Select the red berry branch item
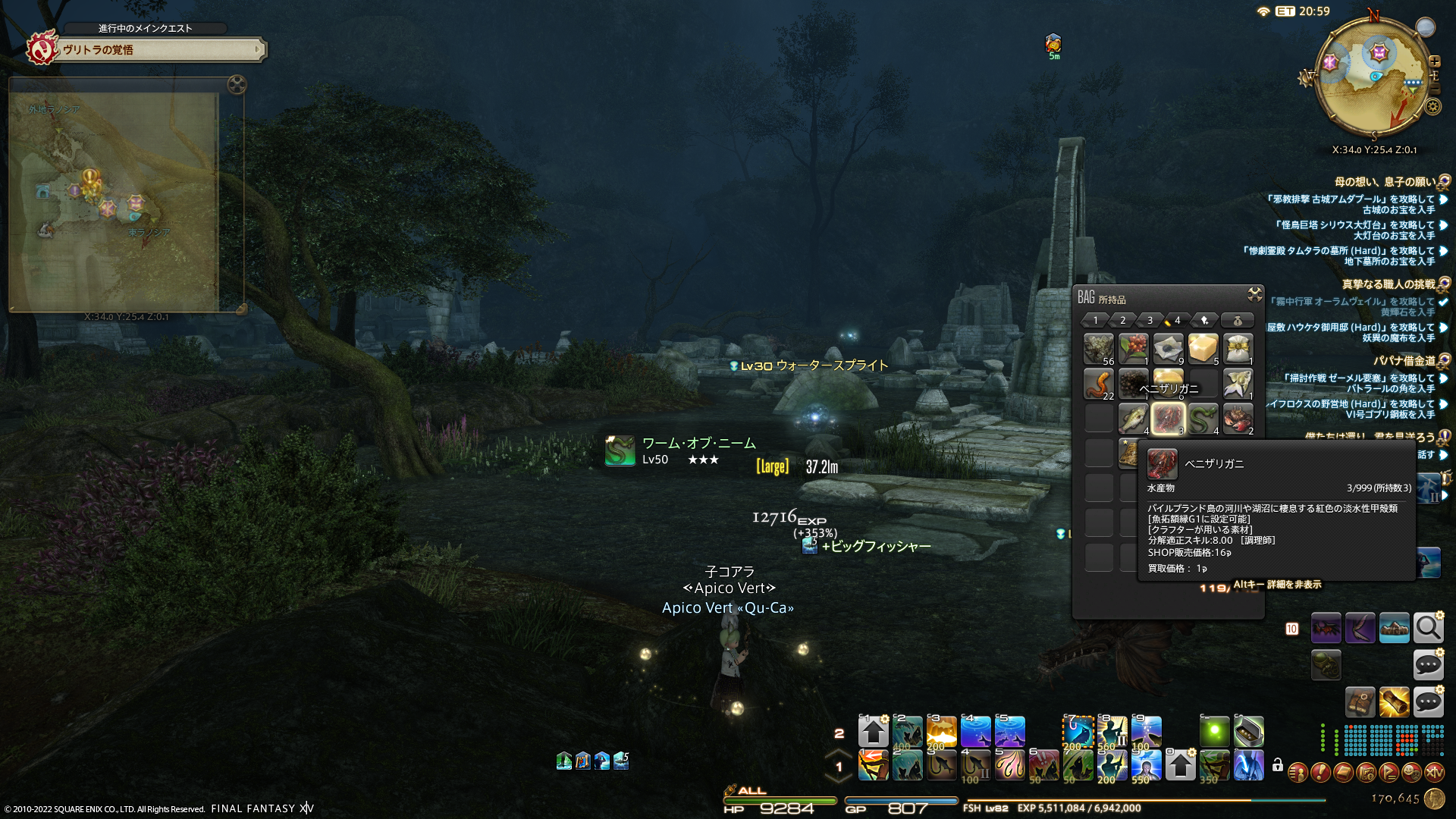Image resolution: width=1456 pixels, height=819 pixels. click(1133, 349)
